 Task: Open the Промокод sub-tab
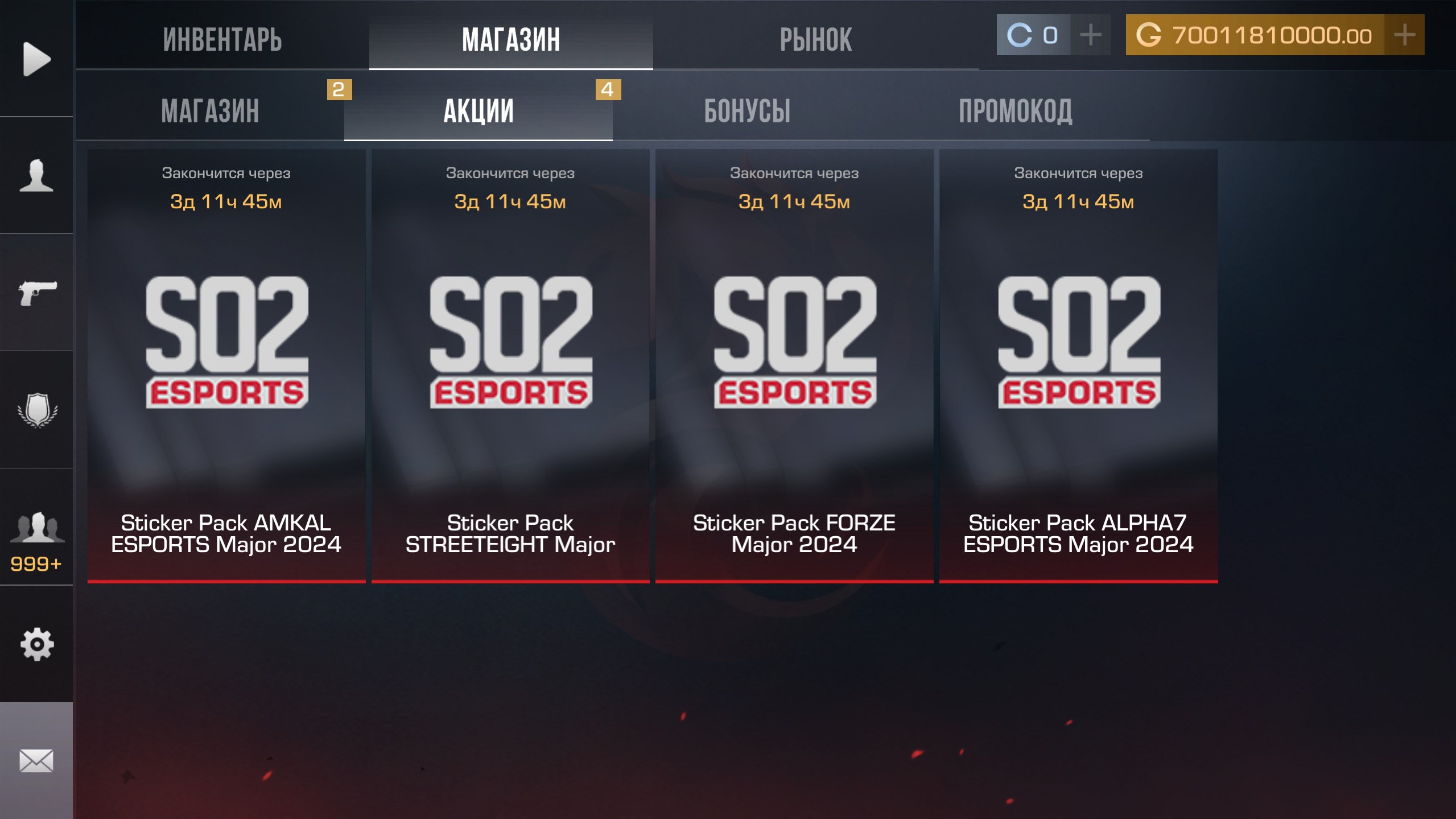[1015, 110]
